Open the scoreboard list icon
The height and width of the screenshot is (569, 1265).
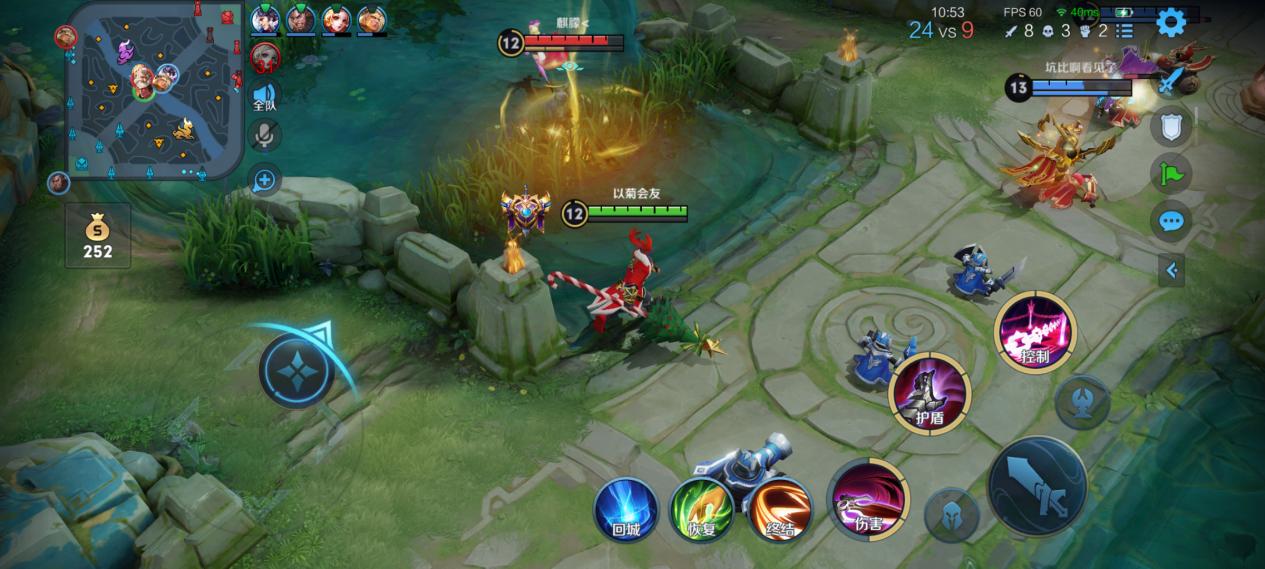pyautogui.click(x=1125, y=31)
